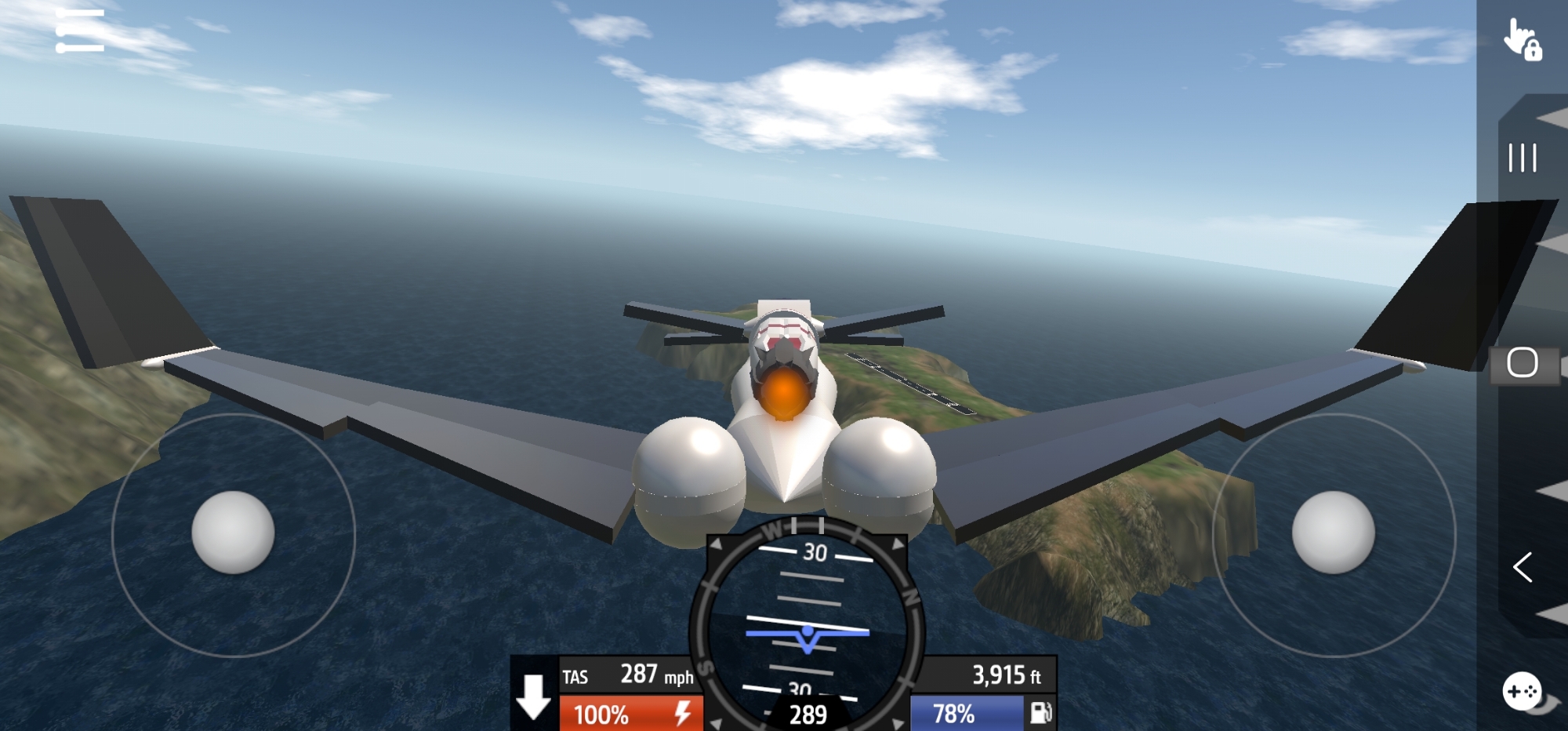The height and width of the screenshot is (731, 1568).
Task: Tap the Android recent apps button
Action: coord(1522,158)
